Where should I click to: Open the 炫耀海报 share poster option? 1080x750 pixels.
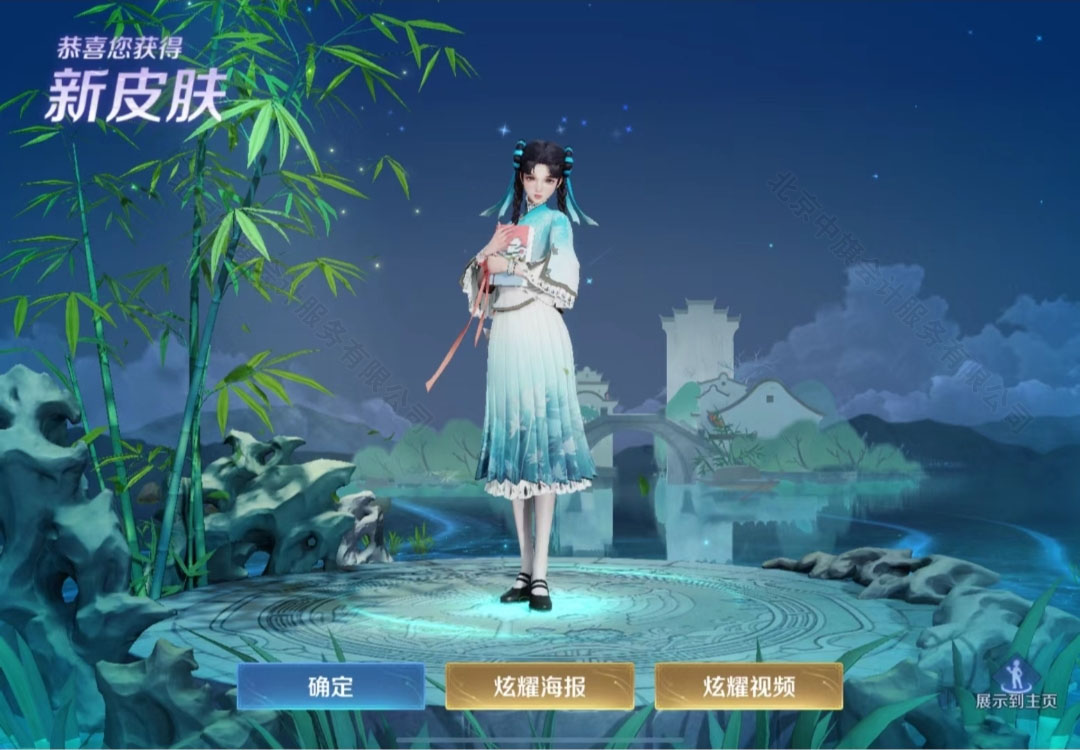point(540,686)
